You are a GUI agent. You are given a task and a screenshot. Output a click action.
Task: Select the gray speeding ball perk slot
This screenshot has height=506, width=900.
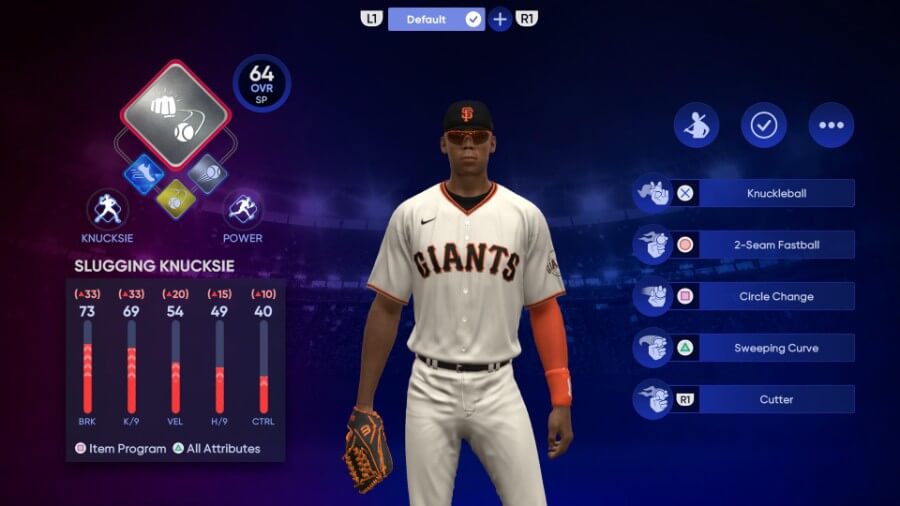click(208, 174)
